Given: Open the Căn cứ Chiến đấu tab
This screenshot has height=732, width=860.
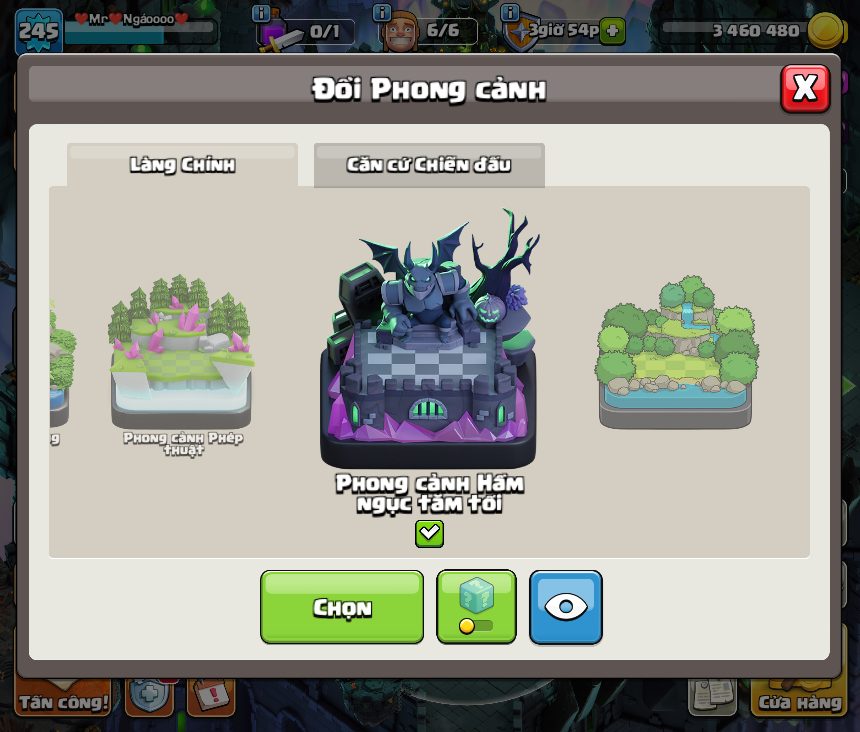Looking at the screenshot, I should tap(429, 165).
